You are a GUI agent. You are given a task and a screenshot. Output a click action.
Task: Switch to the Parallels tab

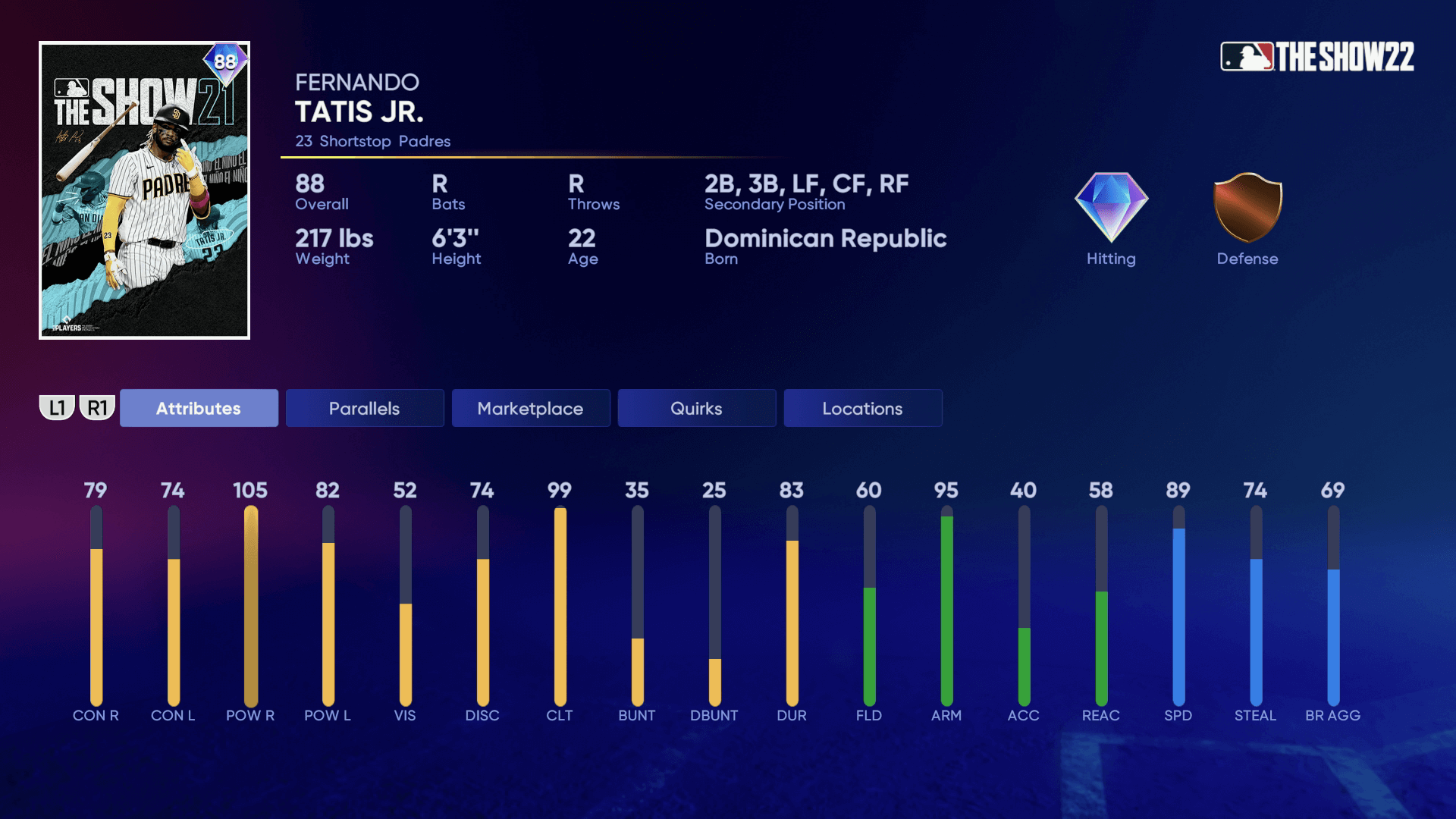[x=364, y=408]
